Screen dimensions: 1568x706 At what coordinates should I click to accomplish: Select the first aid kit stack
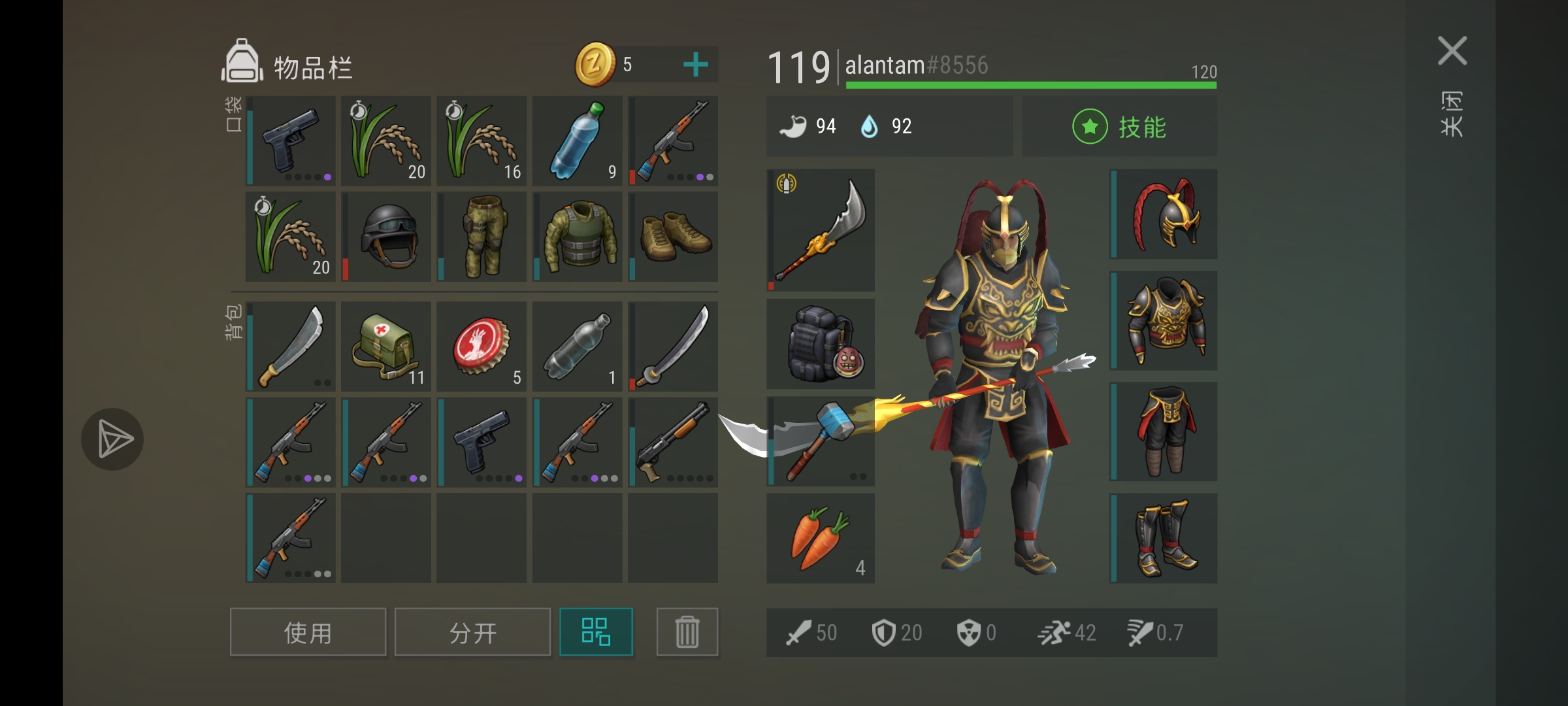coord(387,346)
